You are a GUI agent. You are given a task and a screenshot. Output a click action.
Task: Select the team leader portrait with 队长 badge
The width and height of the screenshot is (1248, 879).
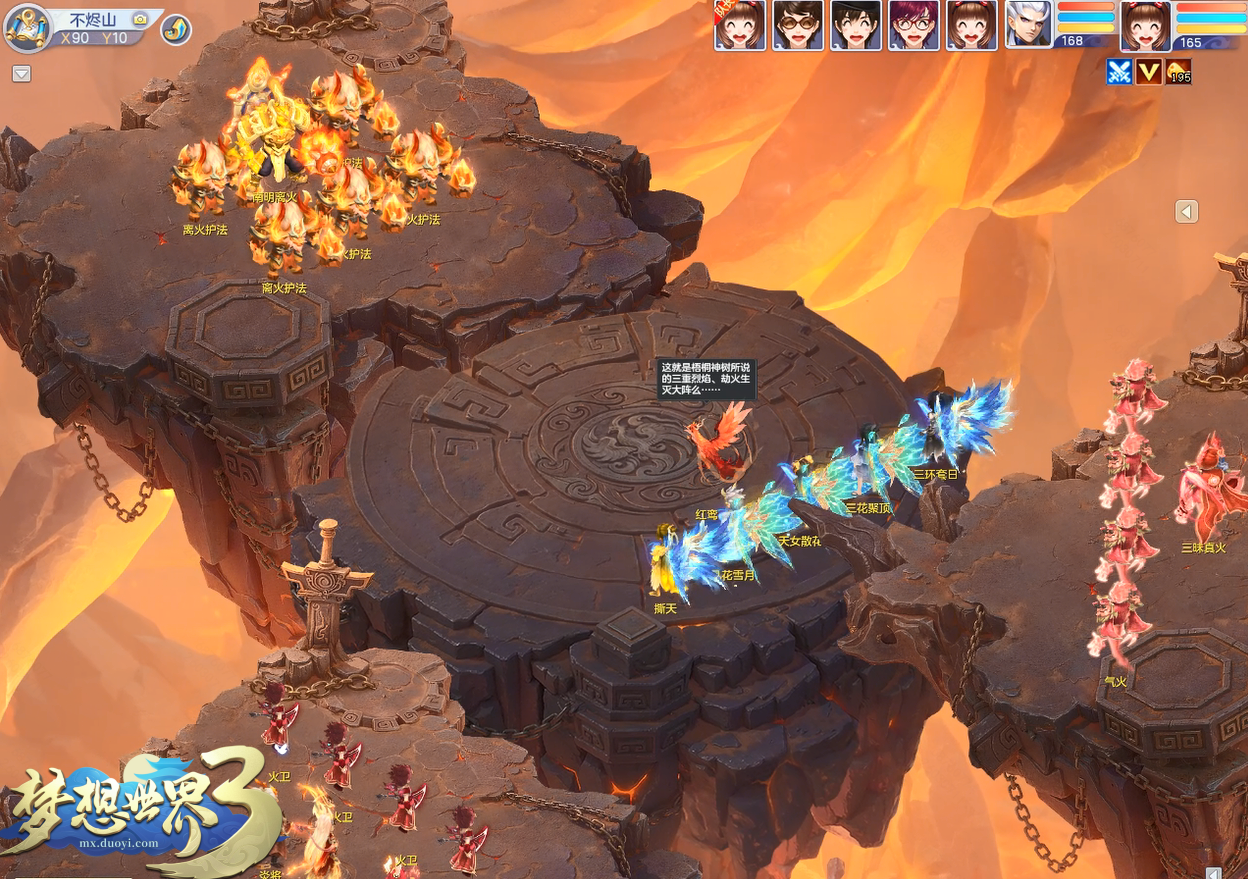tap(739, 25)
